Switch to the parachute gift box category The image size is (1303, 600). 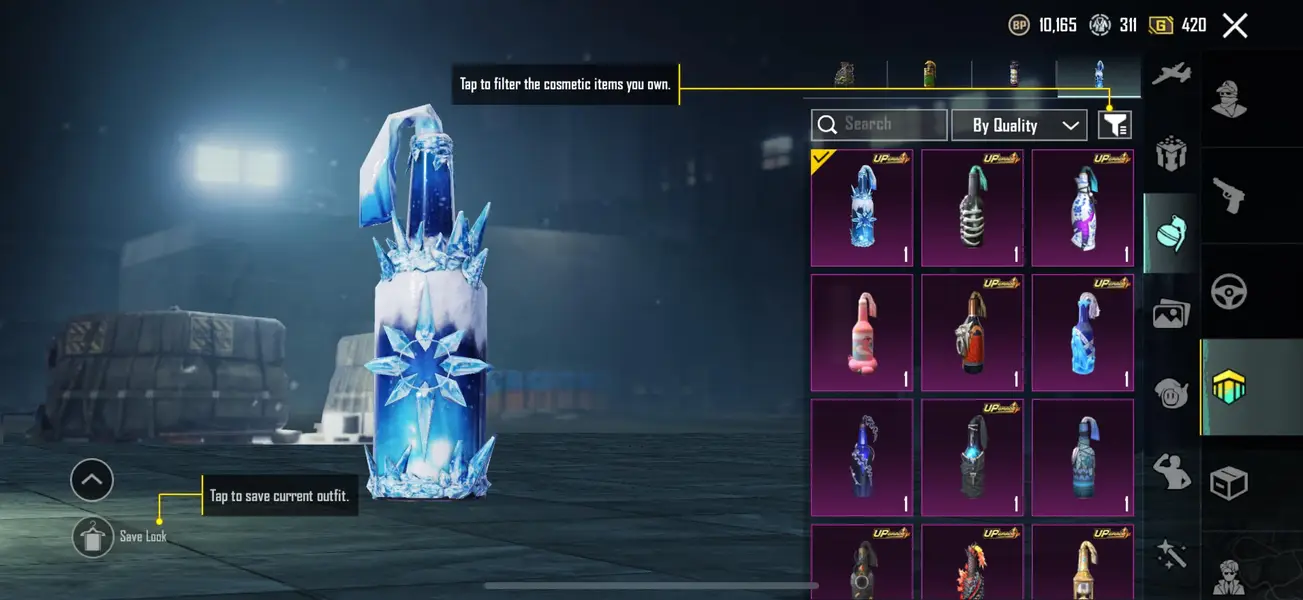pyautogui.click(x=1171, y=155)
